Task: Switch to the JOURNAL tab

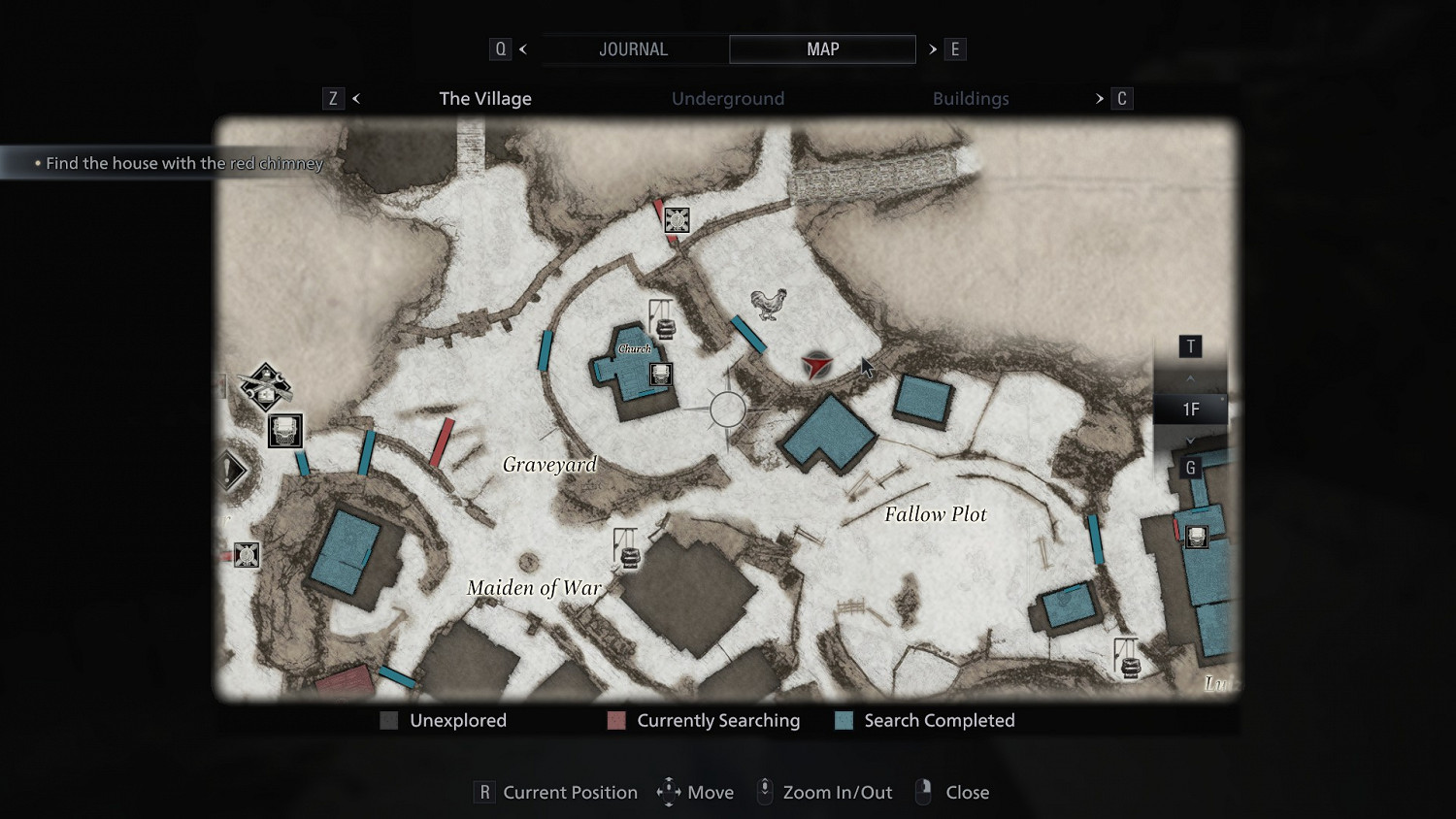Action: (633, 49)
